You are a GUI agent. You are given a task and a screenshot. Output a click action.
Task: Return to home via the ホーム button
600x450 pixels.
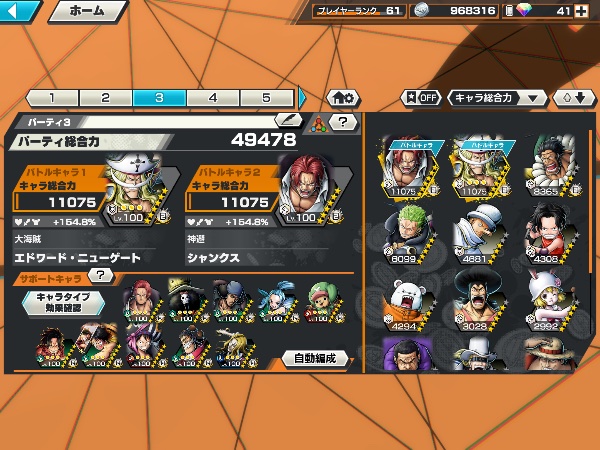[x=87, y=12]
